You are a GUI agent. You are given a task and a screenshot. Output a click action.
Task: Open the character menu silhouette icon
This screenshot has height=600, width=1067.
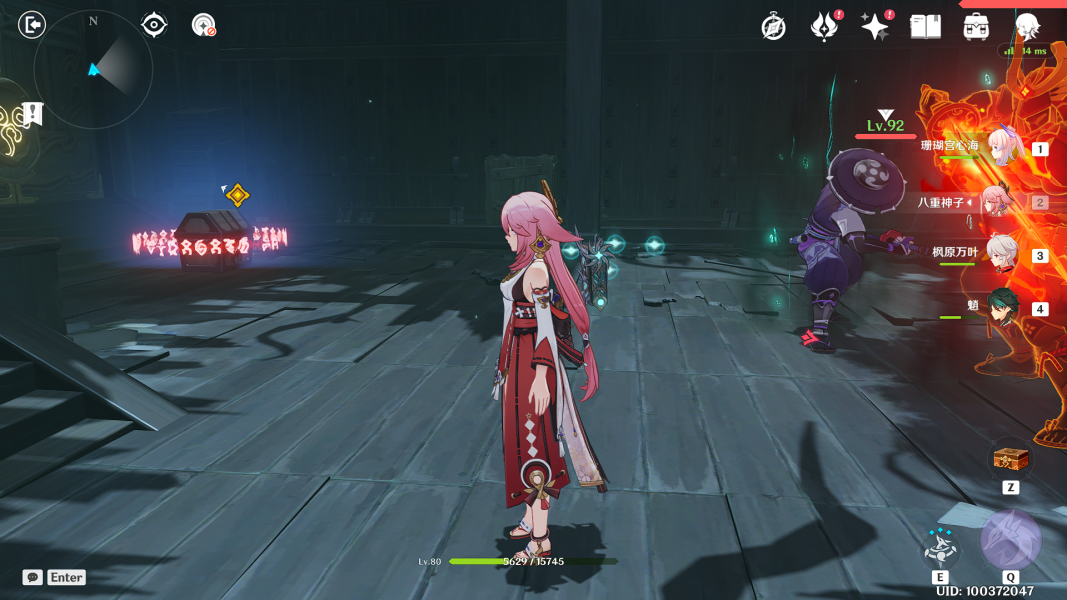coord(1027,27)
